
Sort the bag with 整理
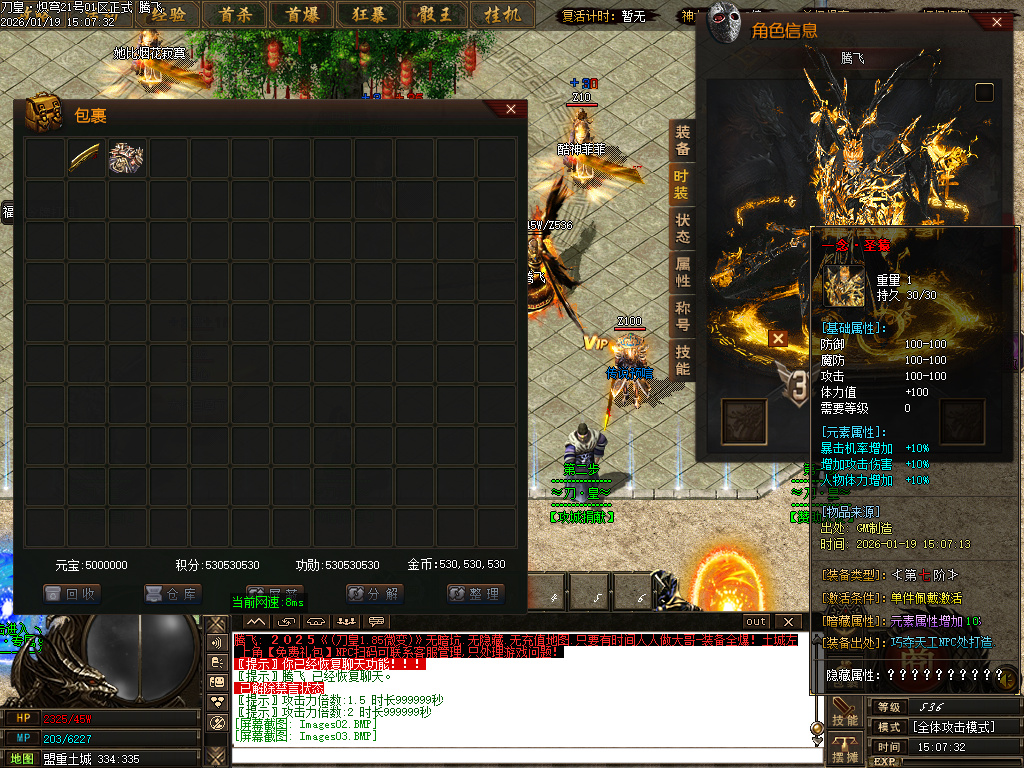(x=475, y=593)
